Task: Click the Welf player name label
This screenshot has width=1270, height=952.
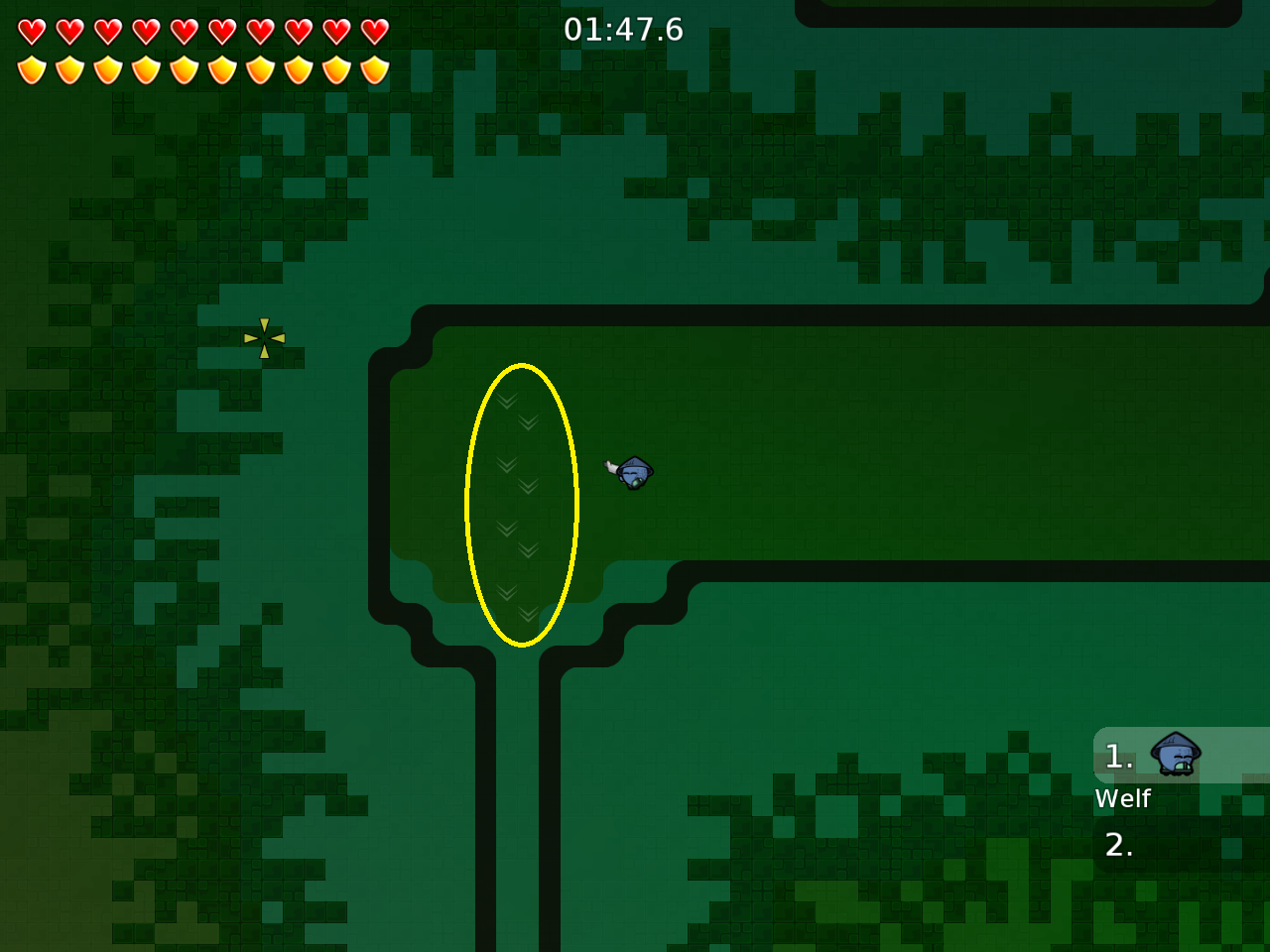Action: [1122, 798]
